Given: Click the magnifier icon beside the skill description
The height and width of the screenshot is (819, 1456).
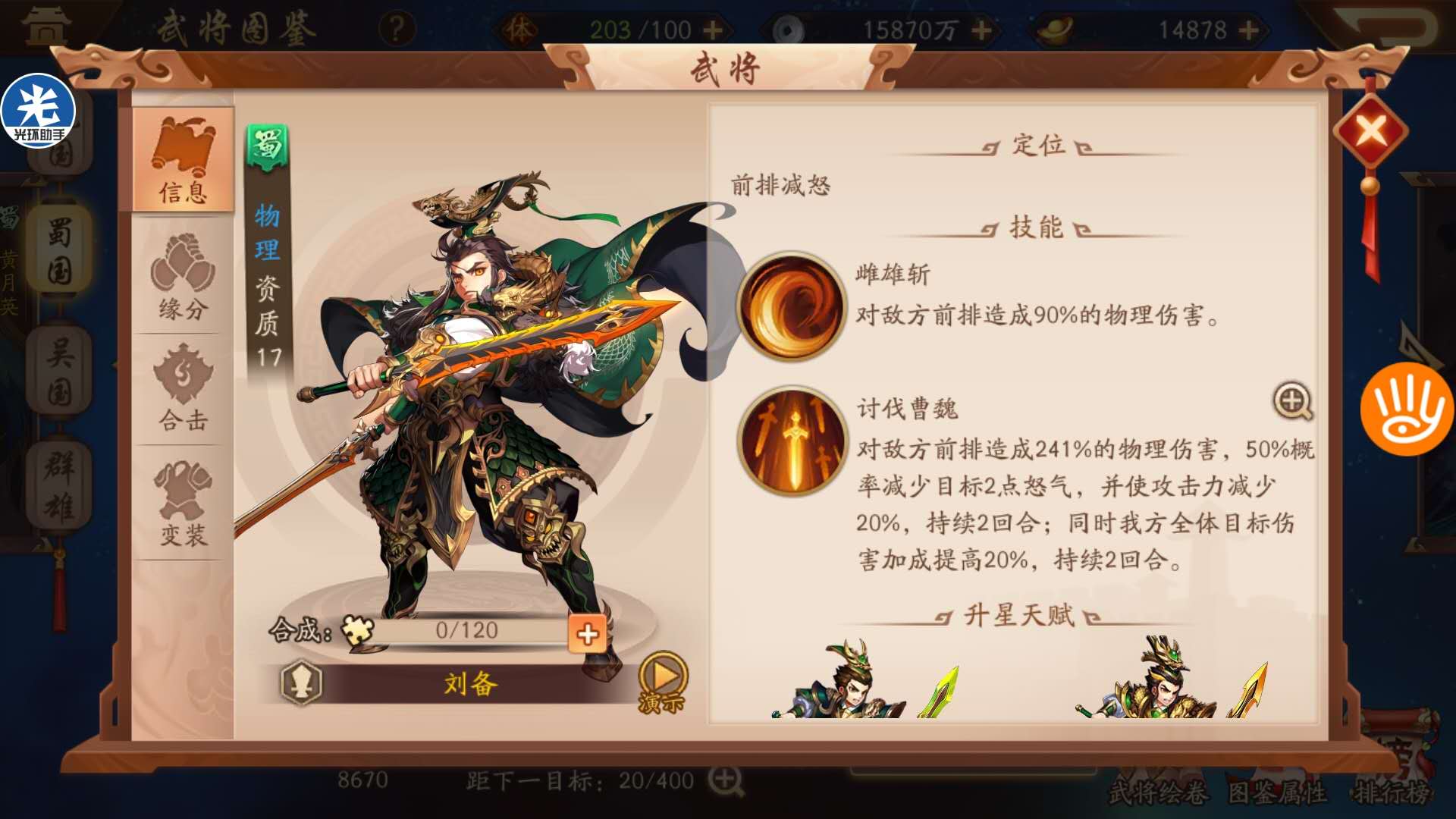Looking at the screenshot, I should [1294, 403].
